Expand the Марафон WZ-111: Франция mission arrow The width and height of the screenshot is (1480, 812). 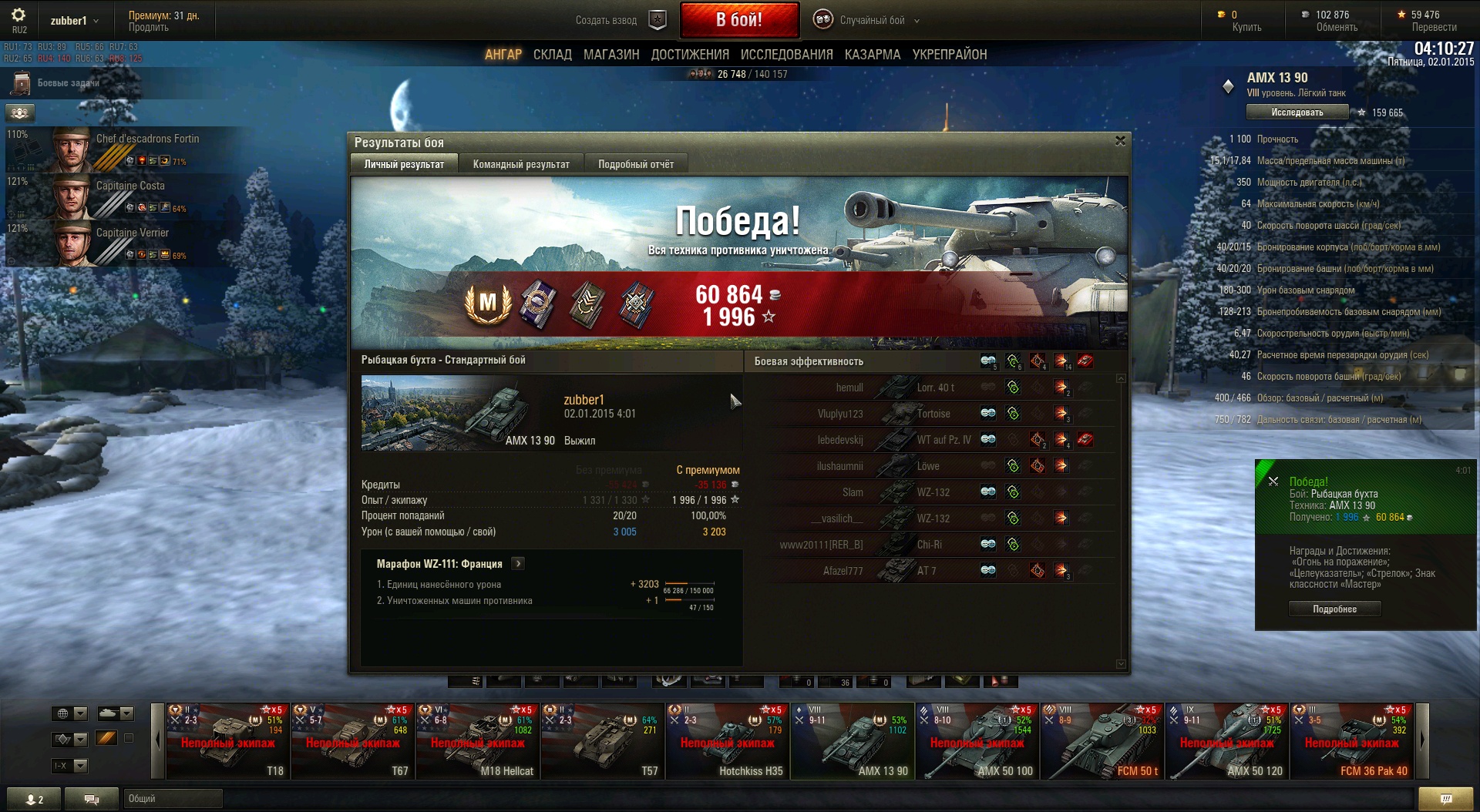pyautogui.click(x=519, y=564)
